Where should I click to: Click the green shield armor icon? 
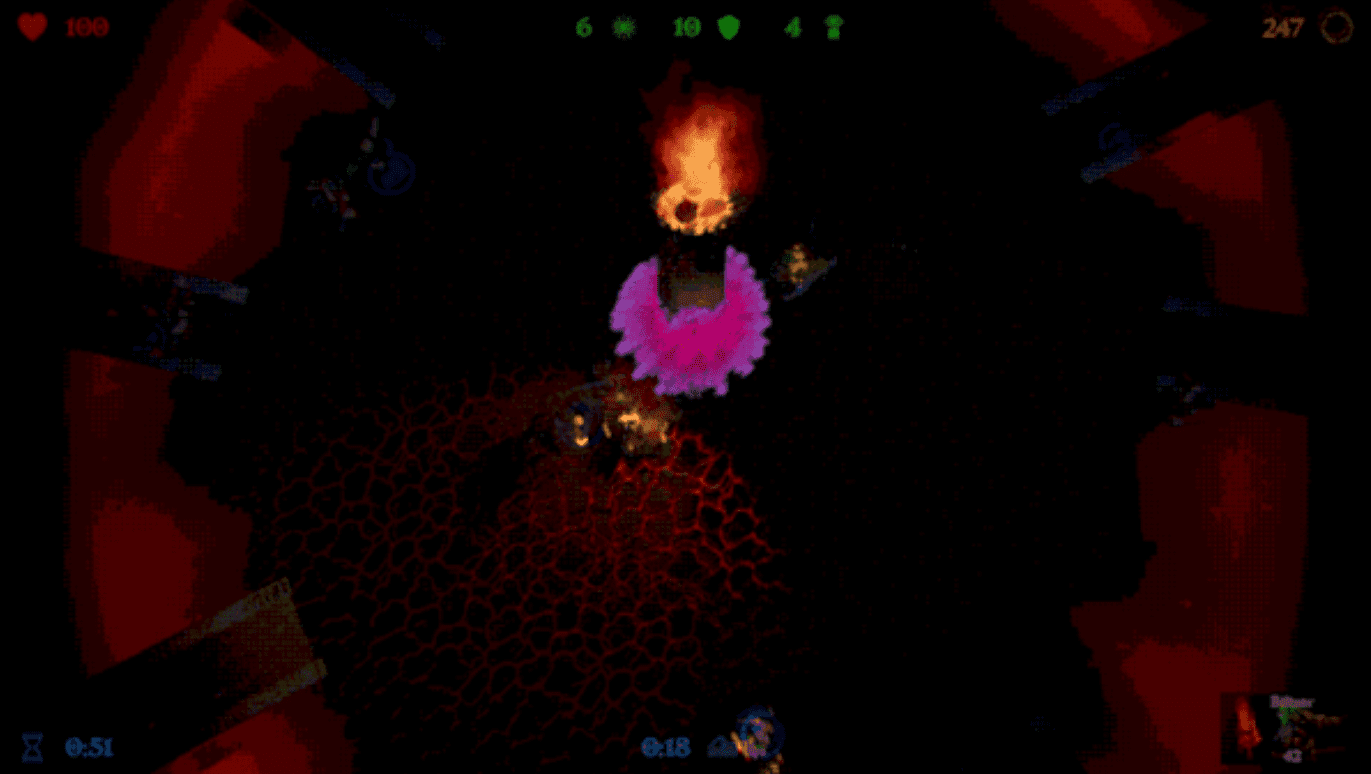pos(731,27)
